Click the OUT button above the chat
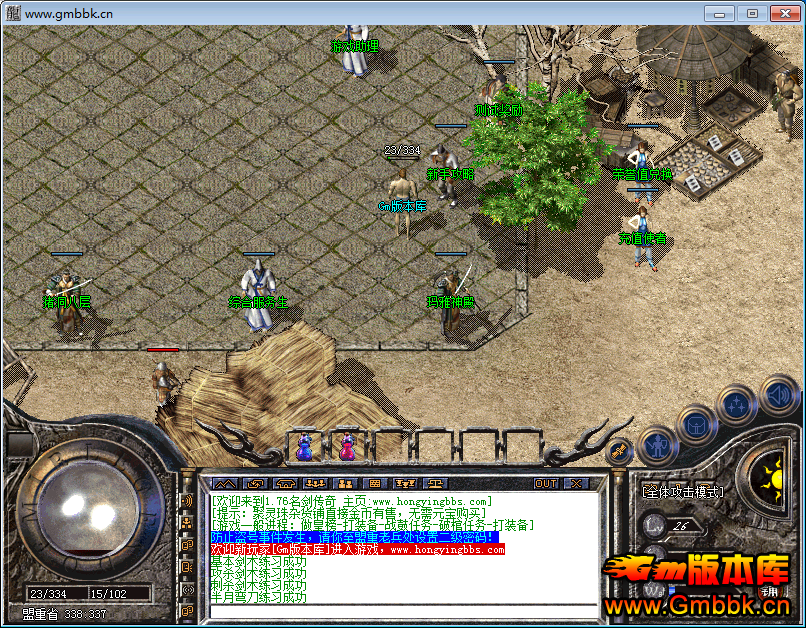 point(545,484)
